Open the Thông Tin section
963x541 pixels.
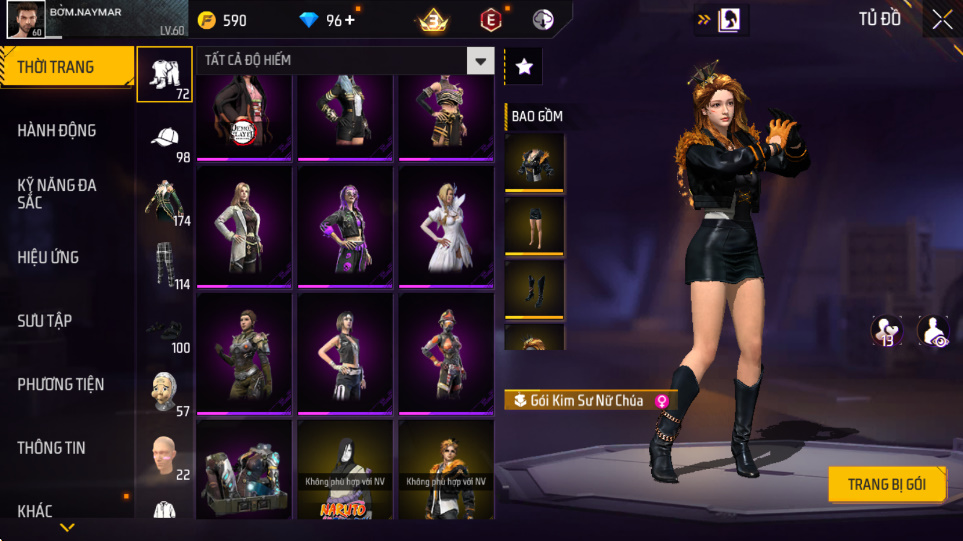tap(52, 448)
